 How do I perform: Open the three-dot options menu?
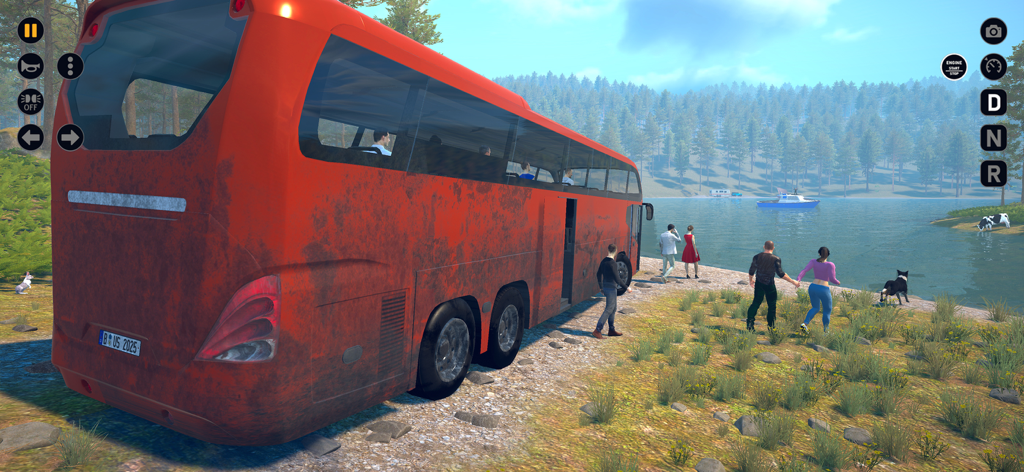[x=70, y=66]
